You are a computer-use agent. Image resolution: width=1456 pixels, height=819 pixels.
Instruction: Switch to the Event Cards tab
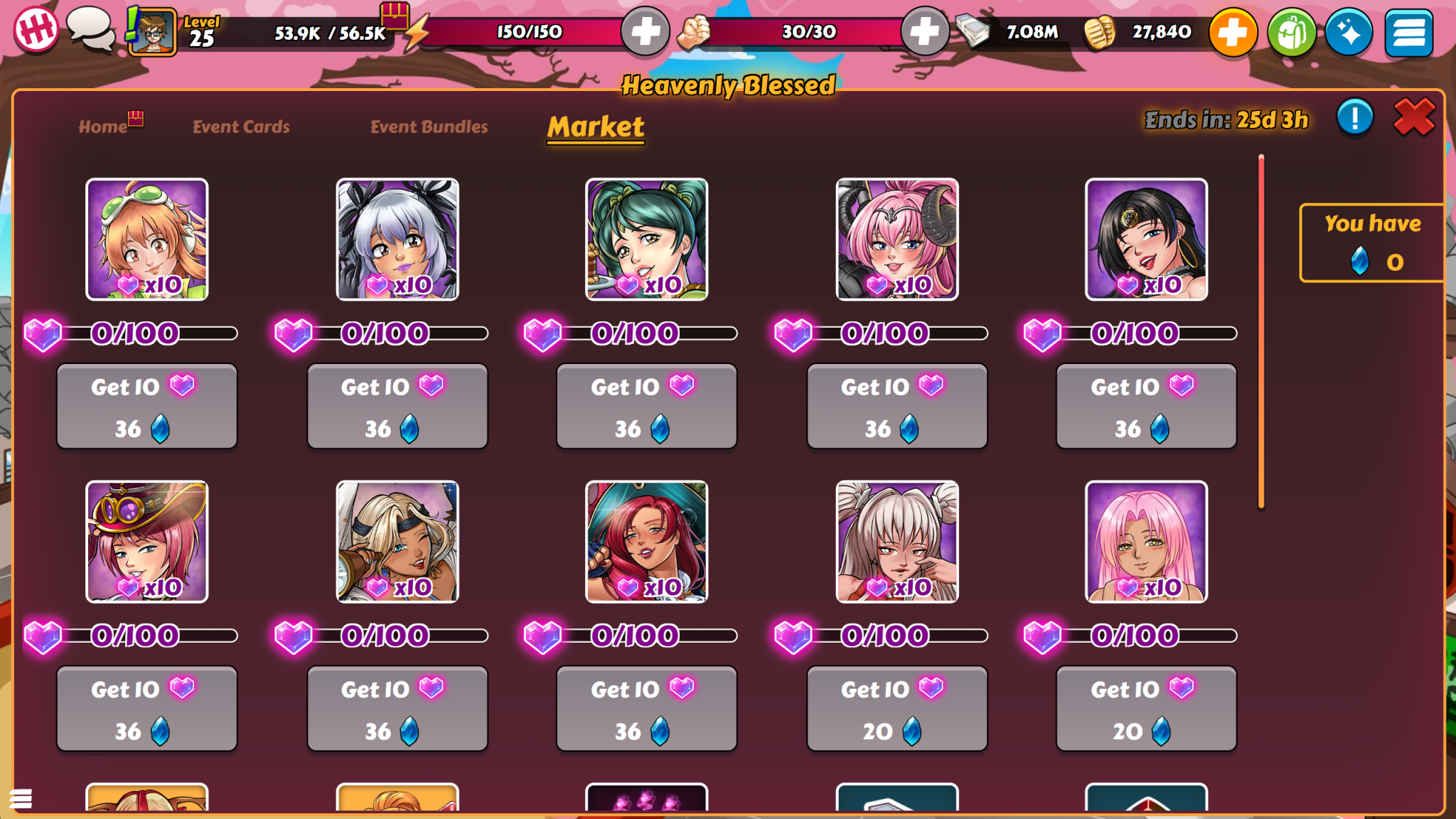pyautogui.click(x=240, y=127)
